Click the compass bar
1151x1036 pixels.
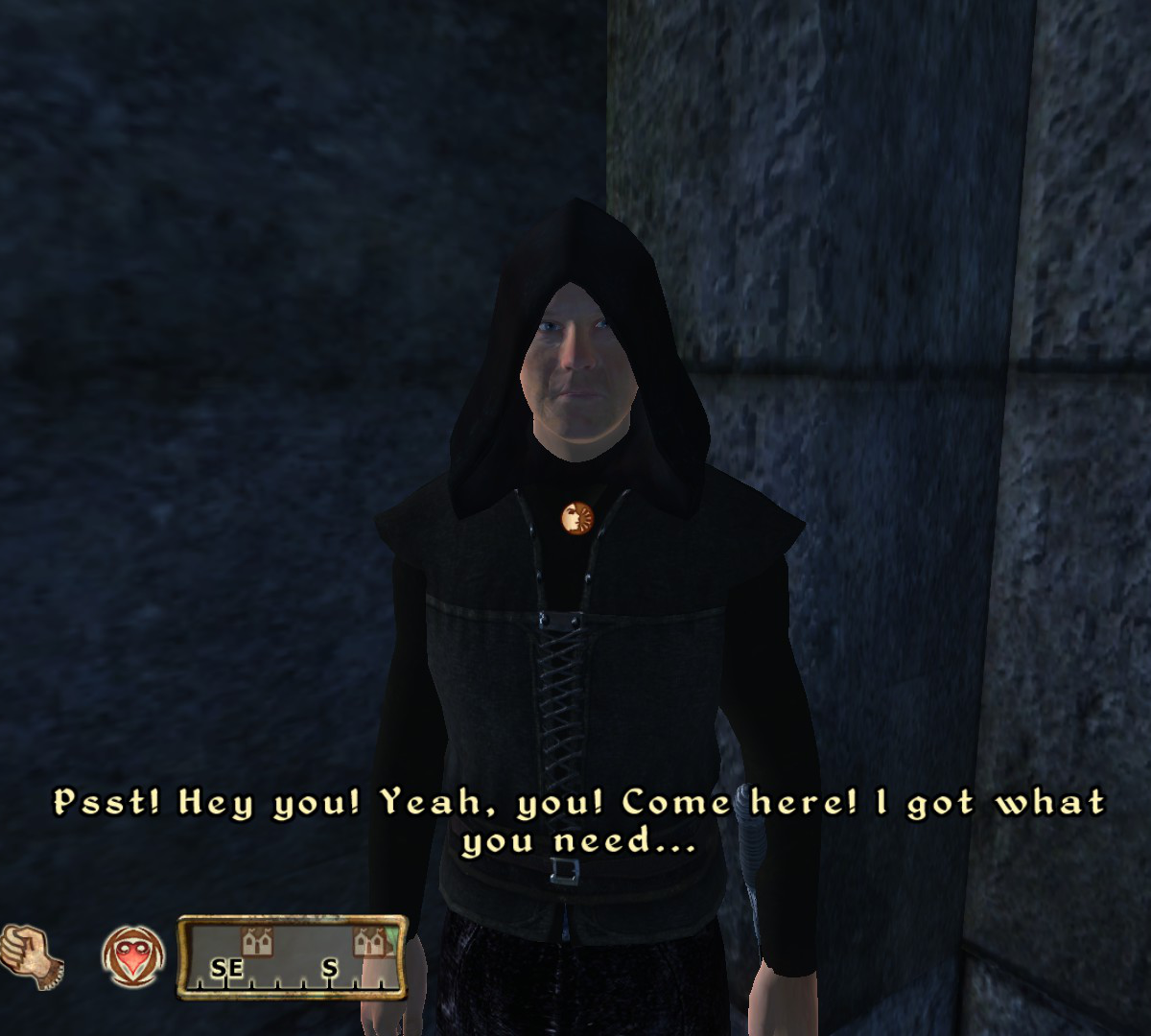[293, 958]
